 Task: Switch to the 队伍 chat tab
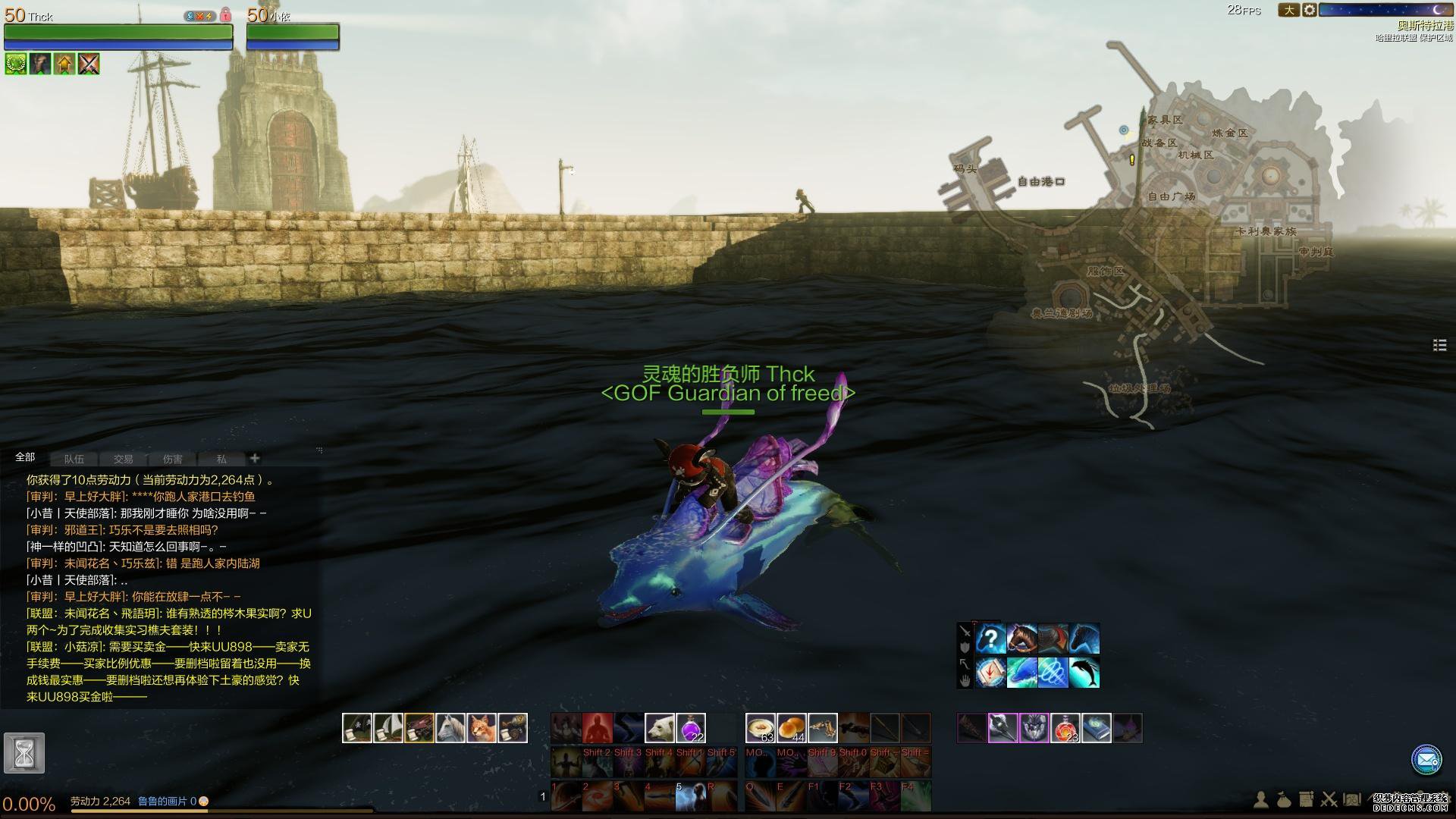click(74, 459)
